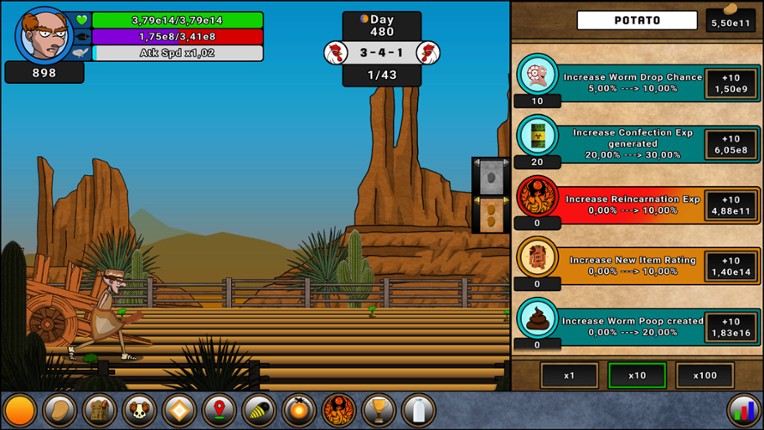Viewport: 764px width, 430px height.
Task: Choose the x100 purchase multiplier
Action: tap(704, 375)
